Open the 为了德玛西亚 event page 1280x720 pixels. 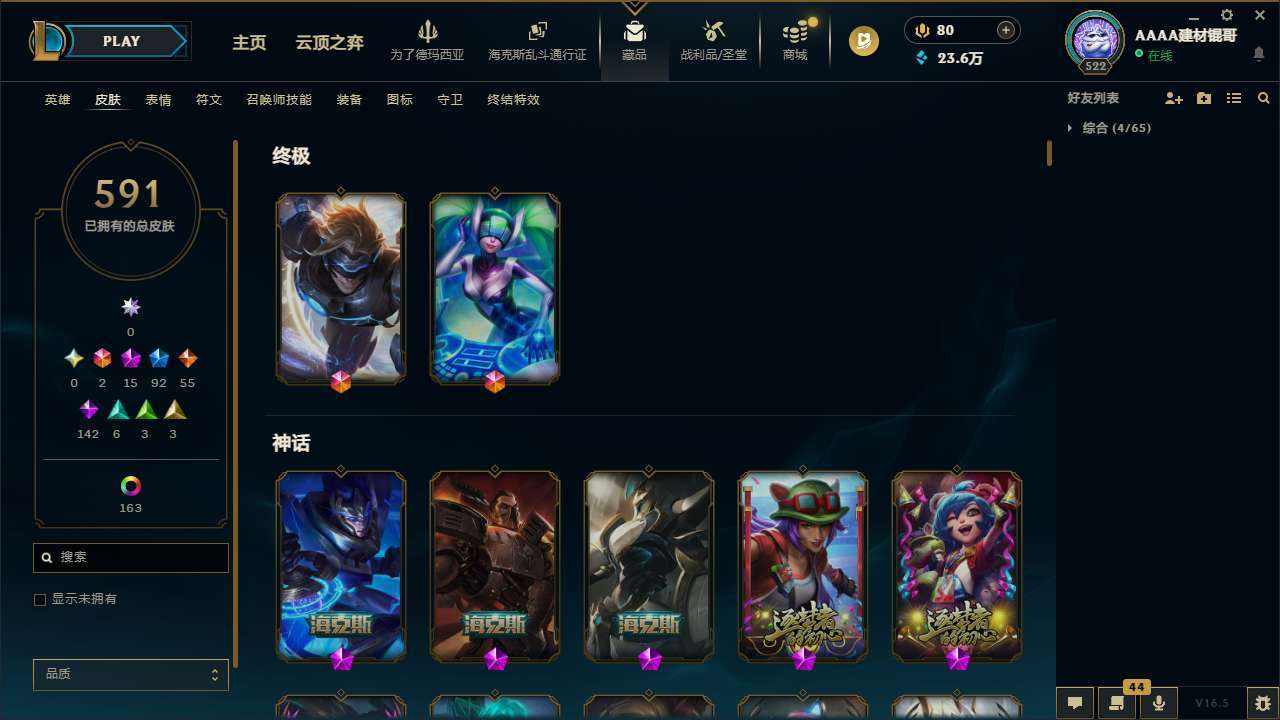click(428, 40)
